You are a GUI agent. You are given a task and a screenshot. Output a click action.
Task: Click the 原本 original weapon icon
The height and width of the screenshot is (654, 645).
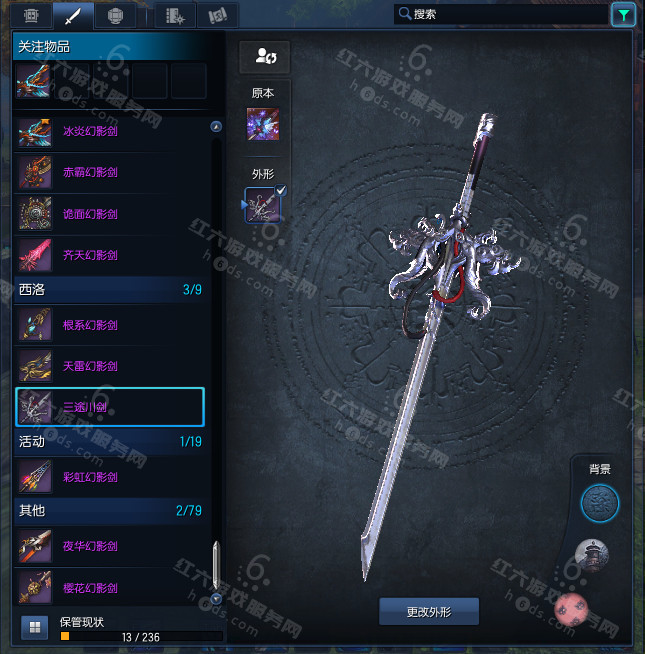[x=263, y=125]
